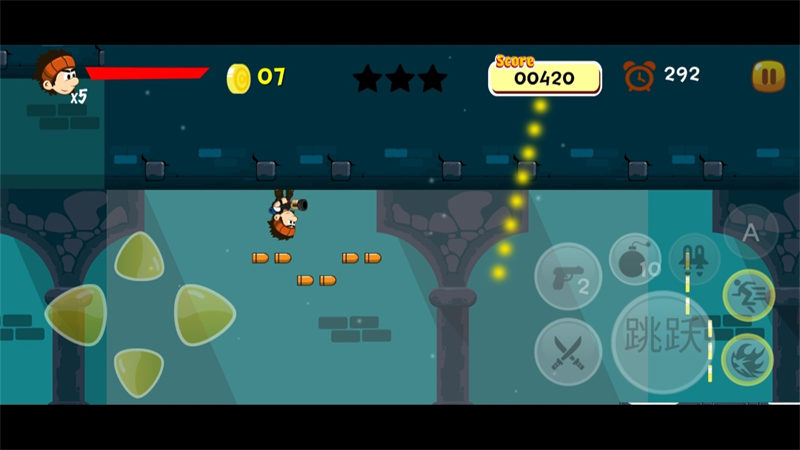Image resolution: width=800 pixels, height=450 pixels.
Task: Use the flame special attack skill
Action: point(746,358)
